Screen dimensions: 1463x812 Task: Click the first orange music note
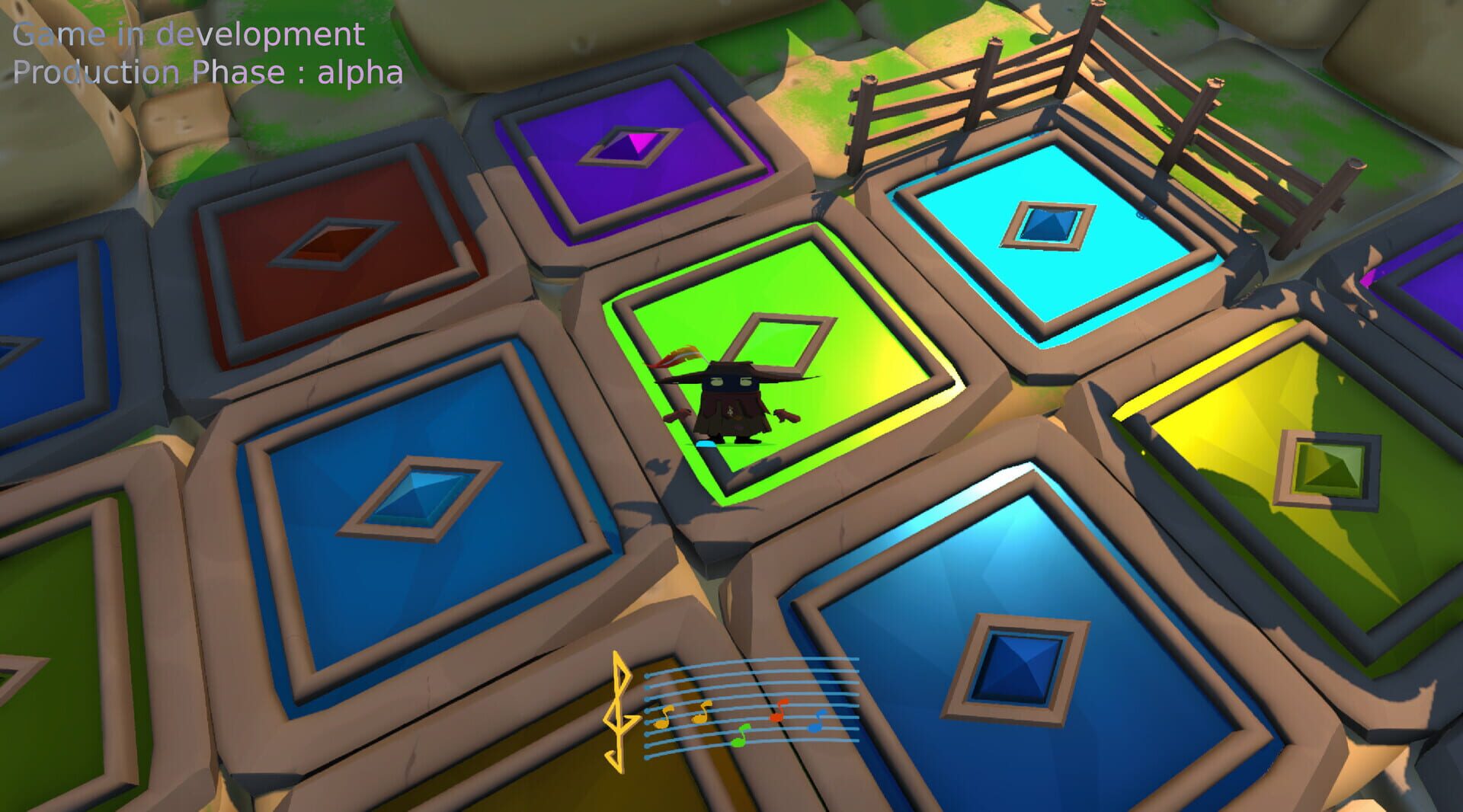click(x=661, y=723)
